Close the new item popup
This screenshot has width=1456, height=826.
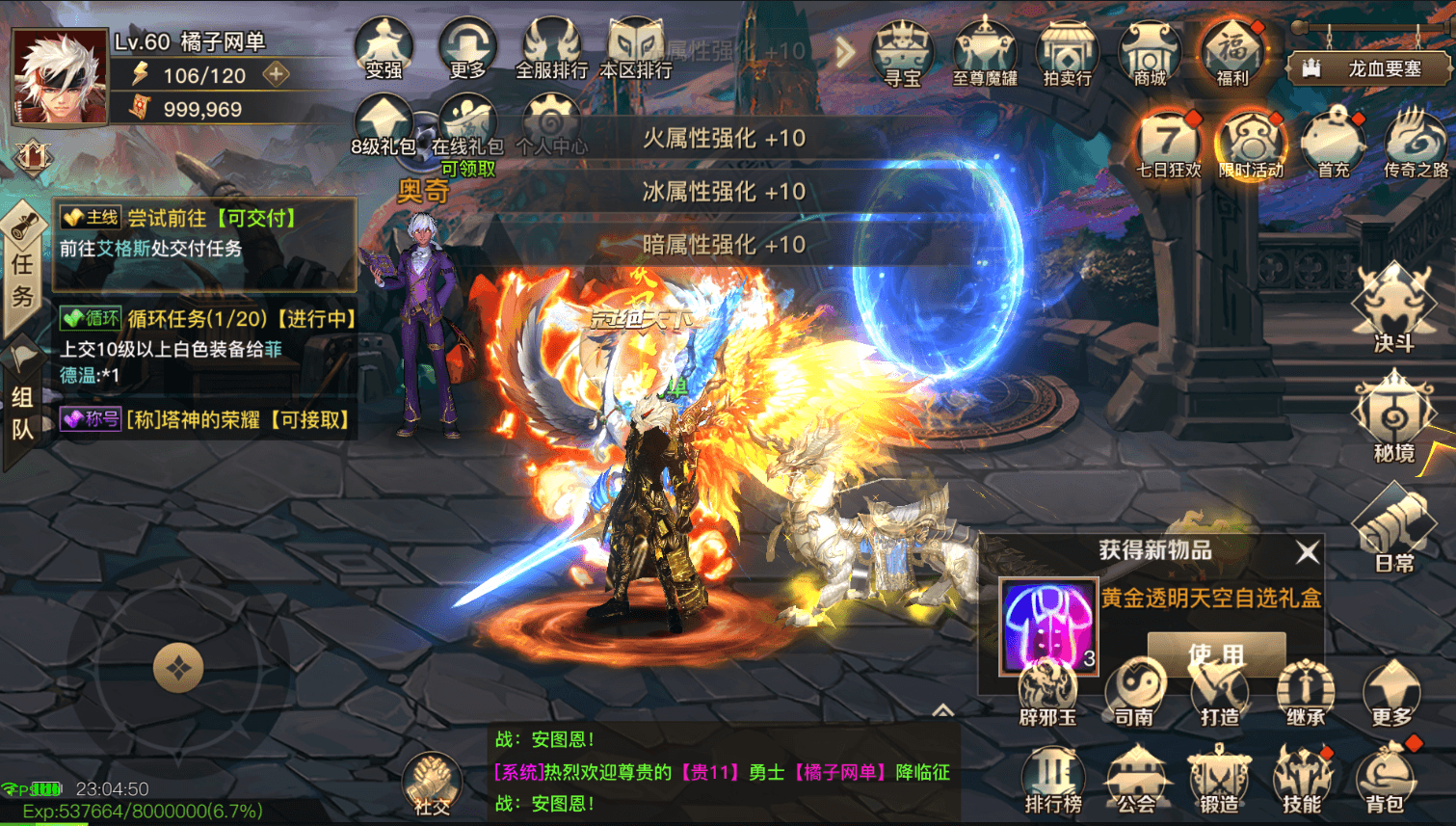click(1307, 552)
